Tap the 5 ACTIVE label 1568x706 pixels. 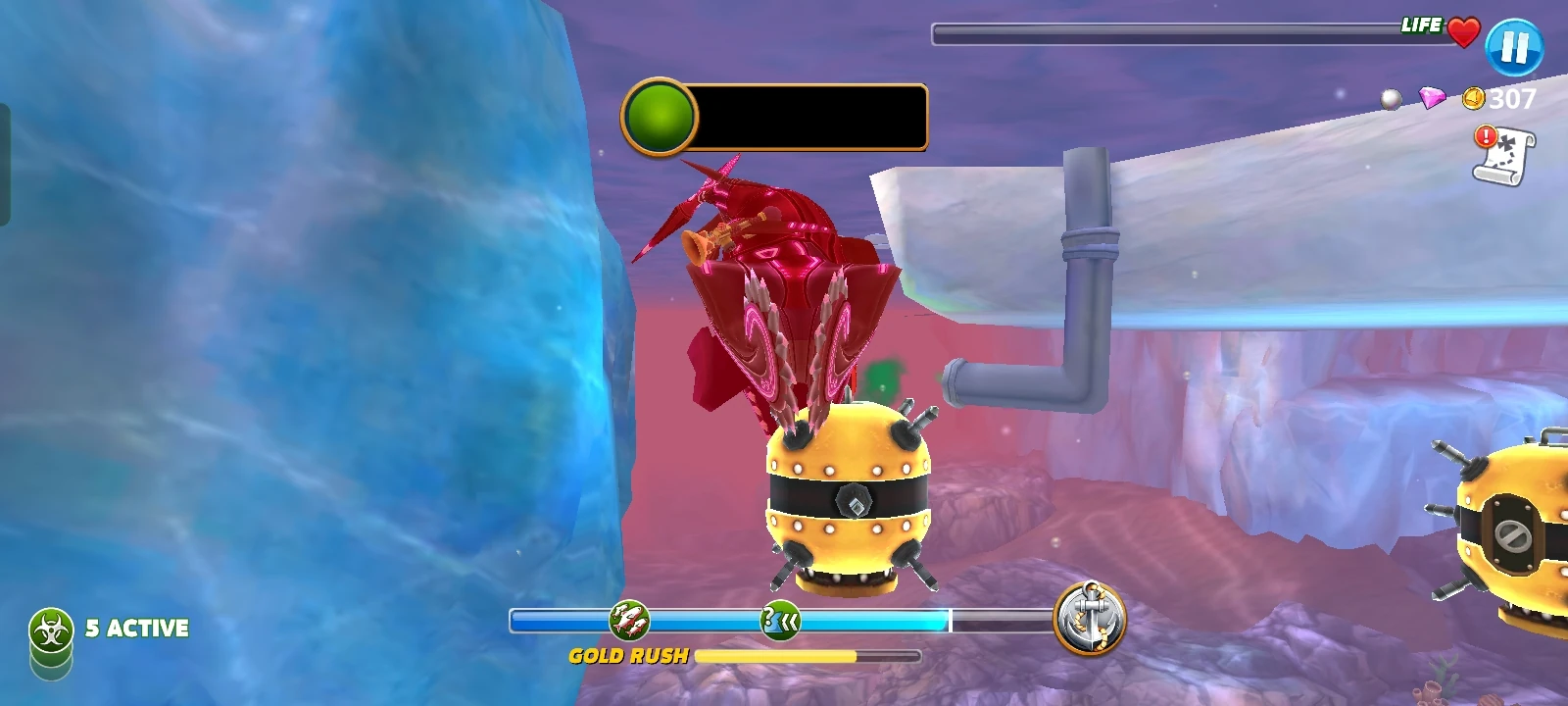[137, 626]
